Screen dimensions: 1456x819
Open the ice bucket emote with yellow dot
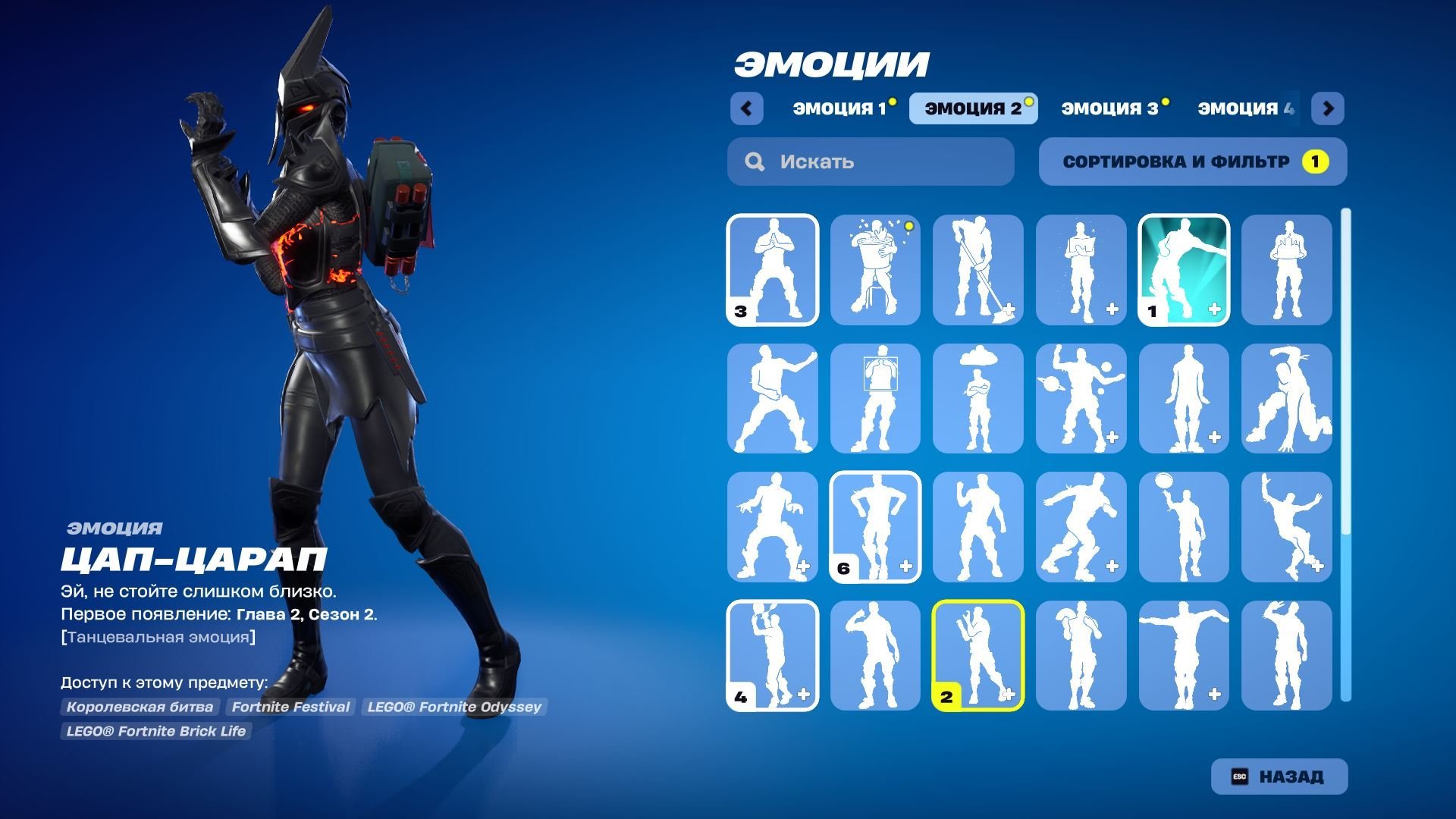coord(874,270)
